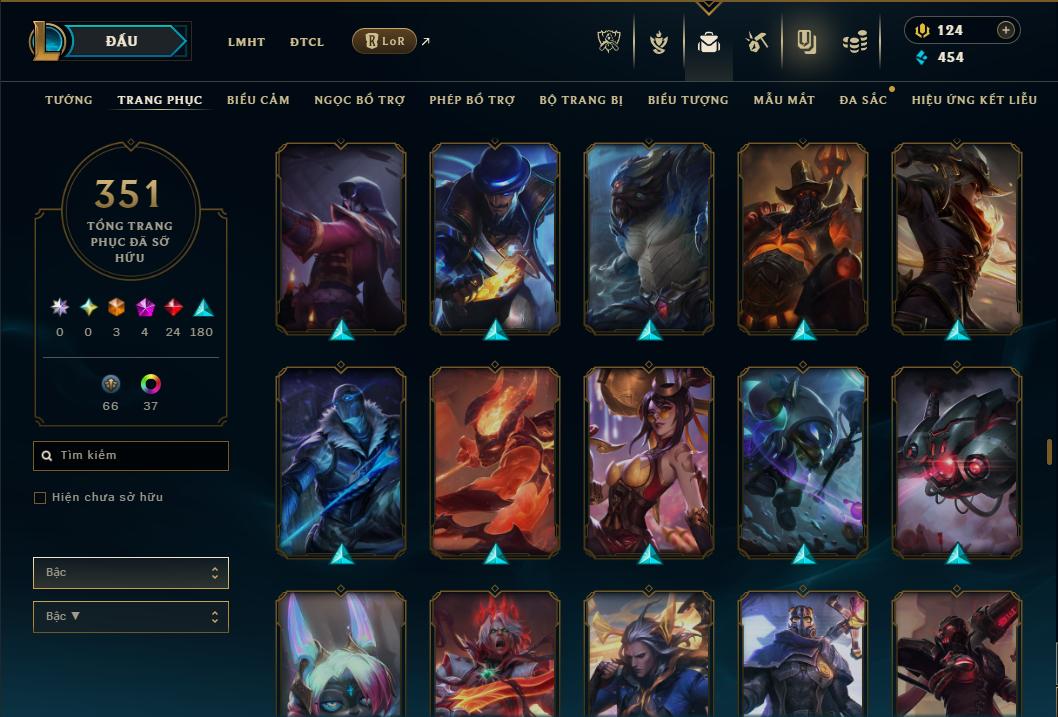
Task: Toggle the Hiện chưa sở hữu checkbox
Action: point(40,498)
